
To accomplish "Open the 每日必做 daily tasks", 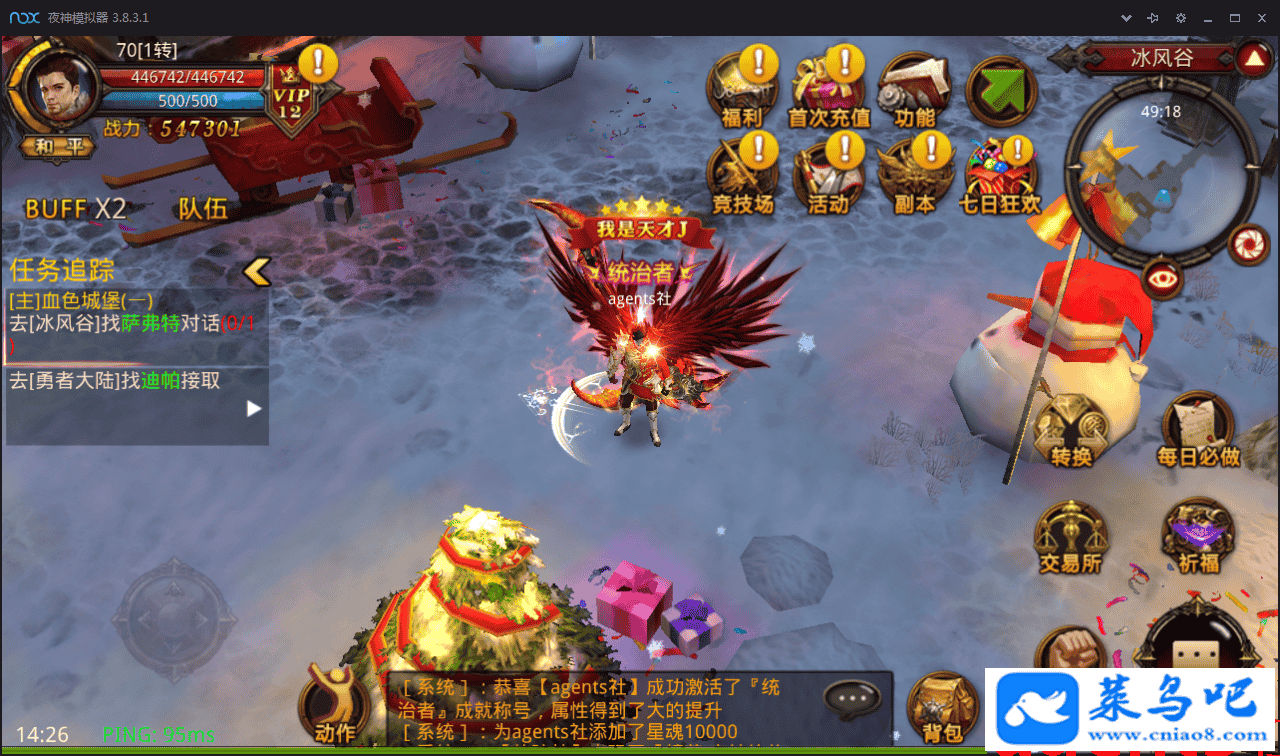I will [1198, 432].
